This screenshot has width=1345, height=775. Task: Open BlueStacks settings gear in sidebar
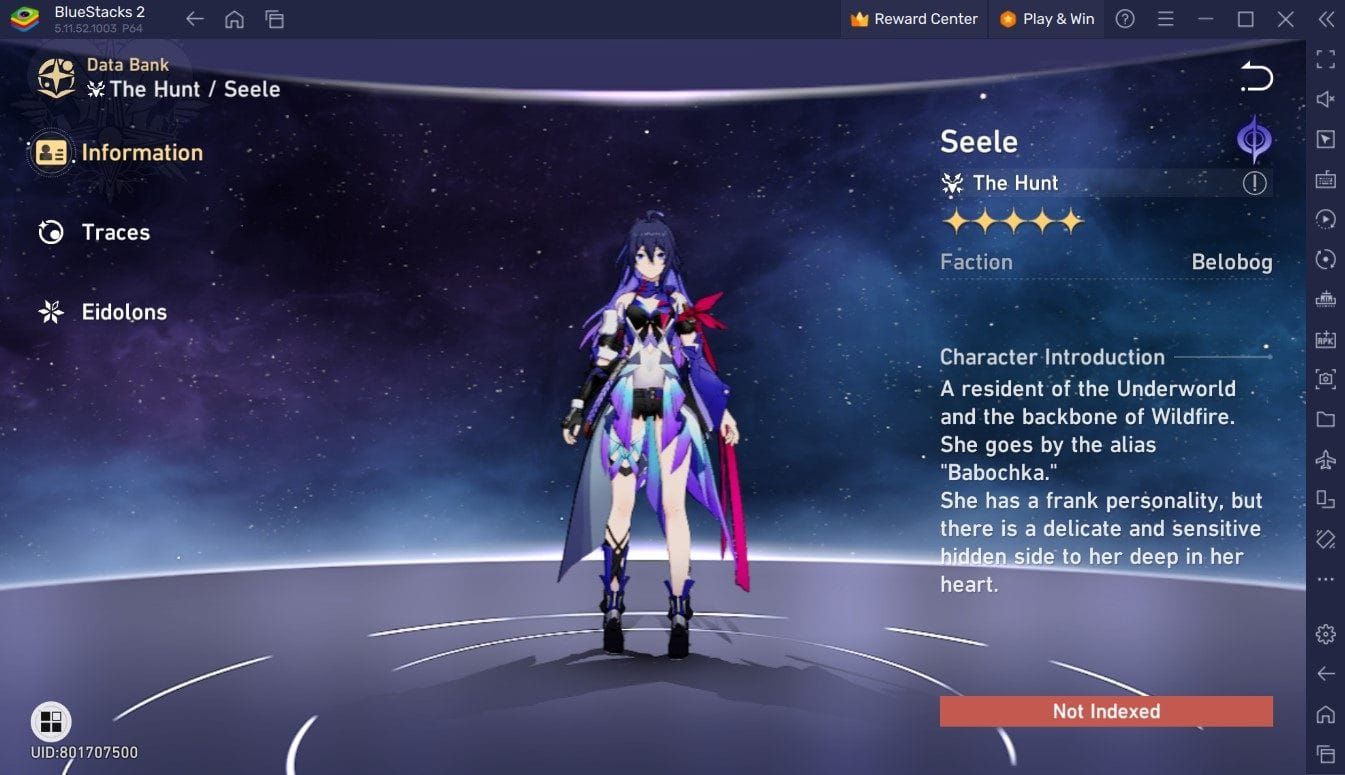click(x=1325, y=634)
